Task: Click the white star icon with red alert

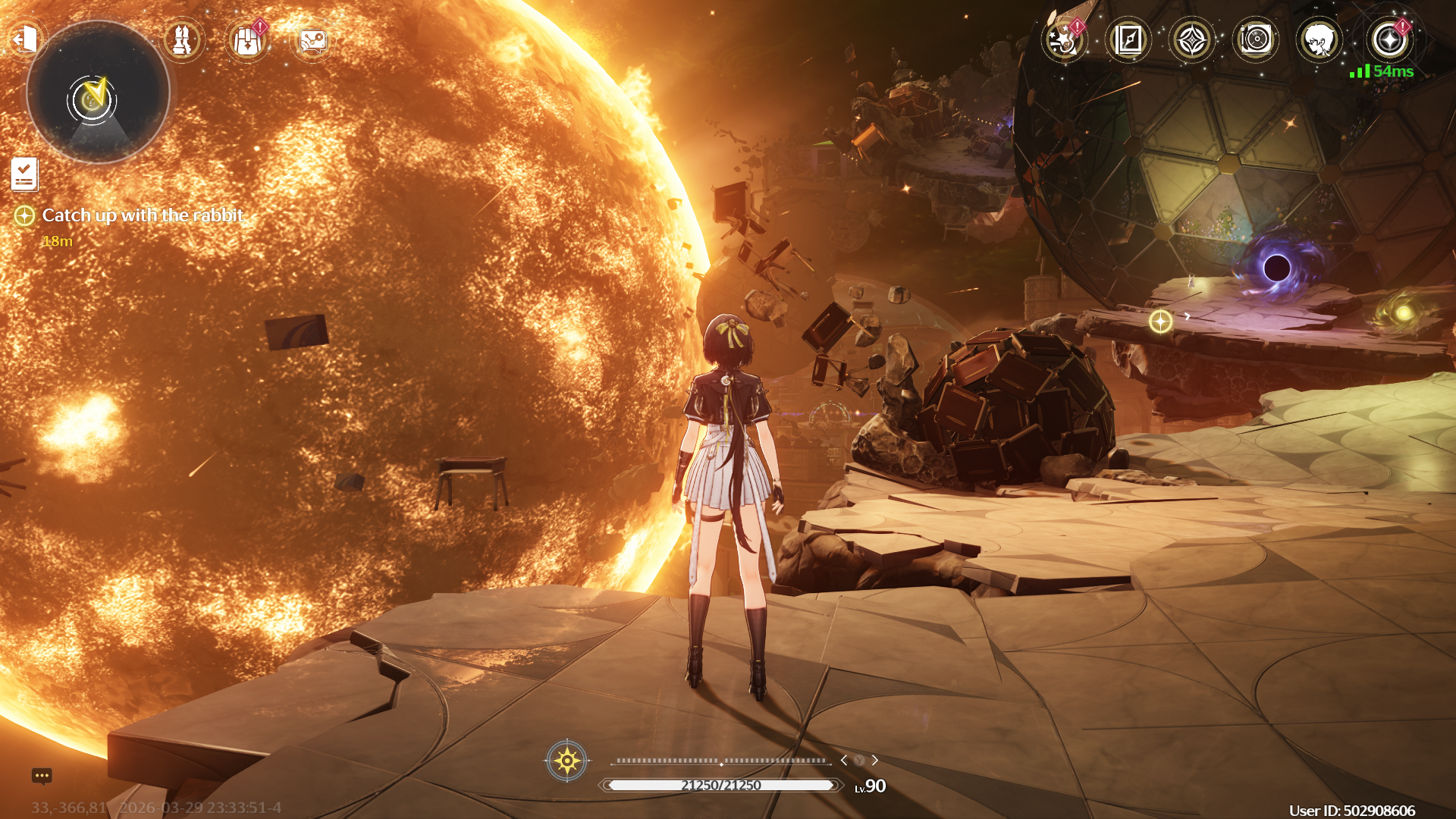Action: pyautogui.click(x=1389, y=39)
